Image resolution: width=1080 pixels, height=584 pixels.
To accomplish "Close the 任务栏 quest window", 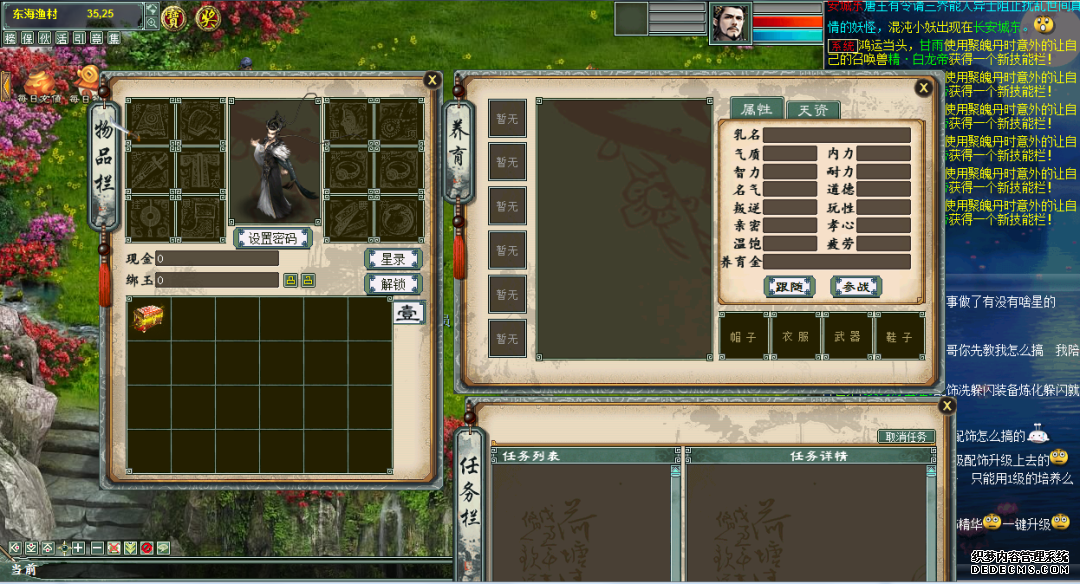I will pyautogui.click(x=947, y=406).
